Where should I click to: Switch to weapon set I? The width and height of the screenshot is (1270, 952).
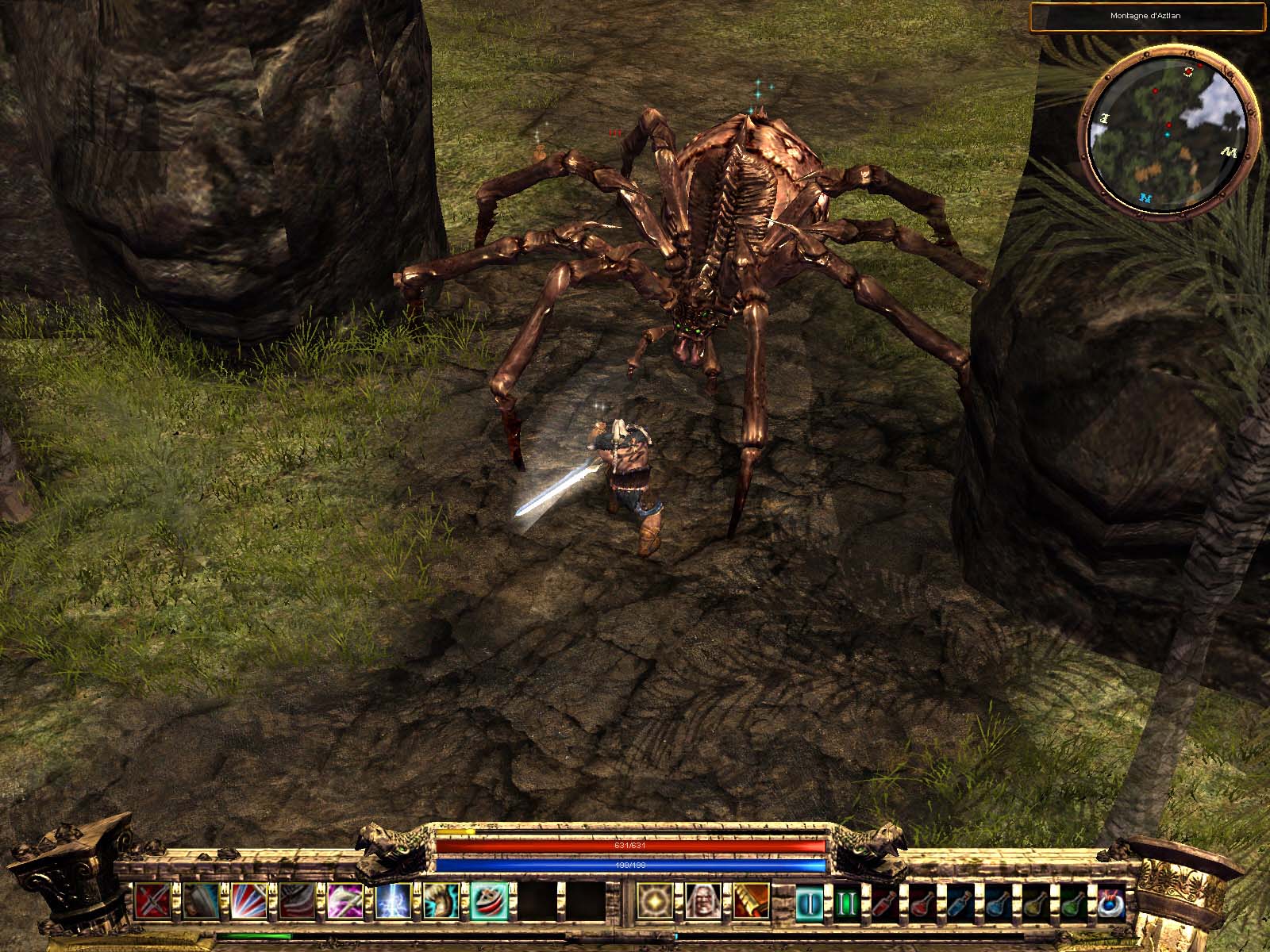click(811, 902)
